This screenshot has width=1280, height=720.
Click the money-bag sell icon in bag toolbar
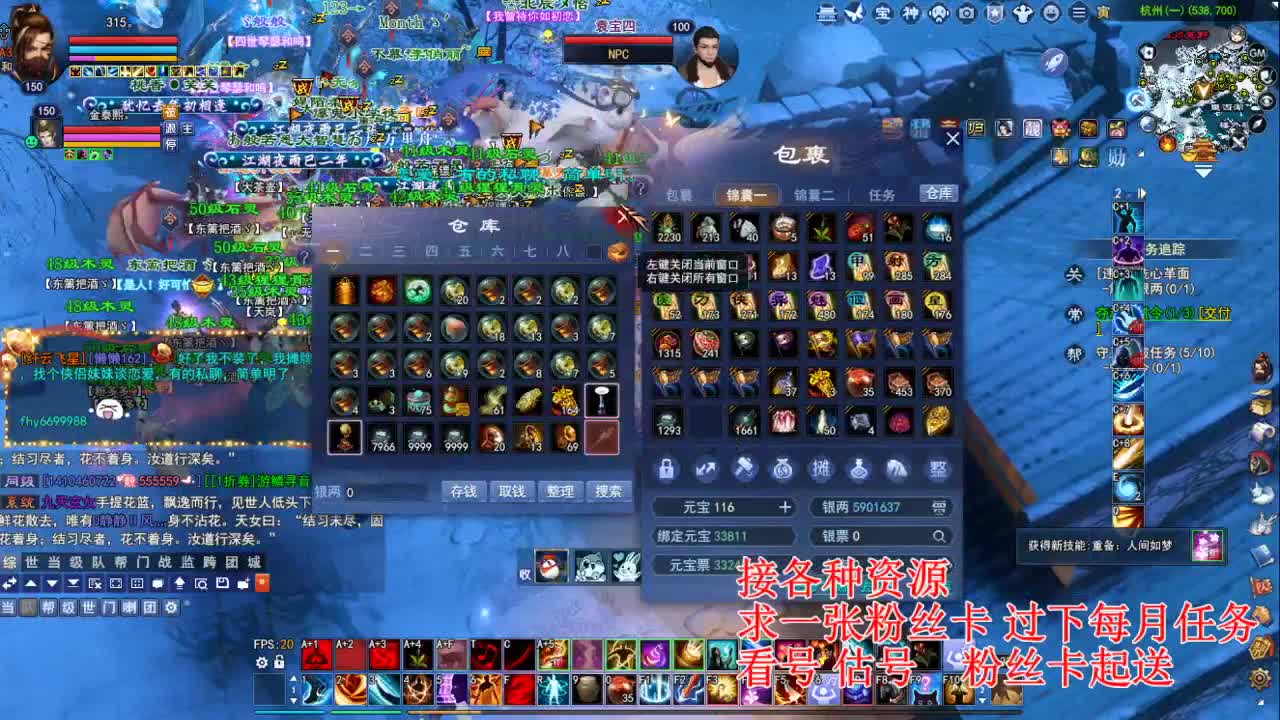click(x=783, y=468)
